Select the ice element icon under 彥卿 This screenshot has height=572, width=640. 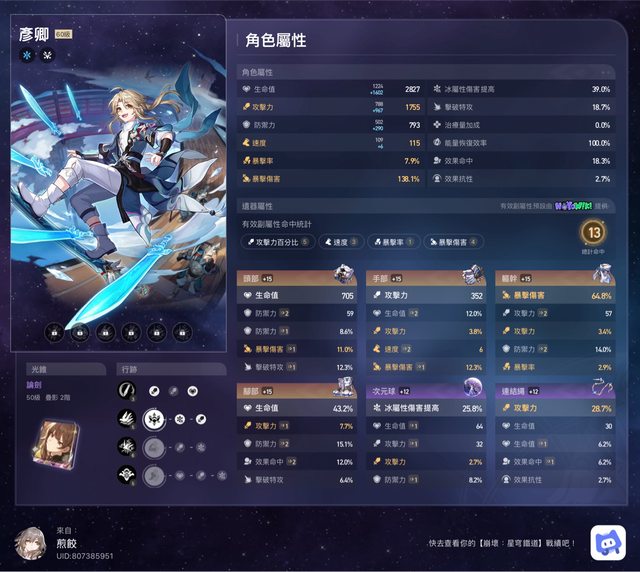[27, 55]
